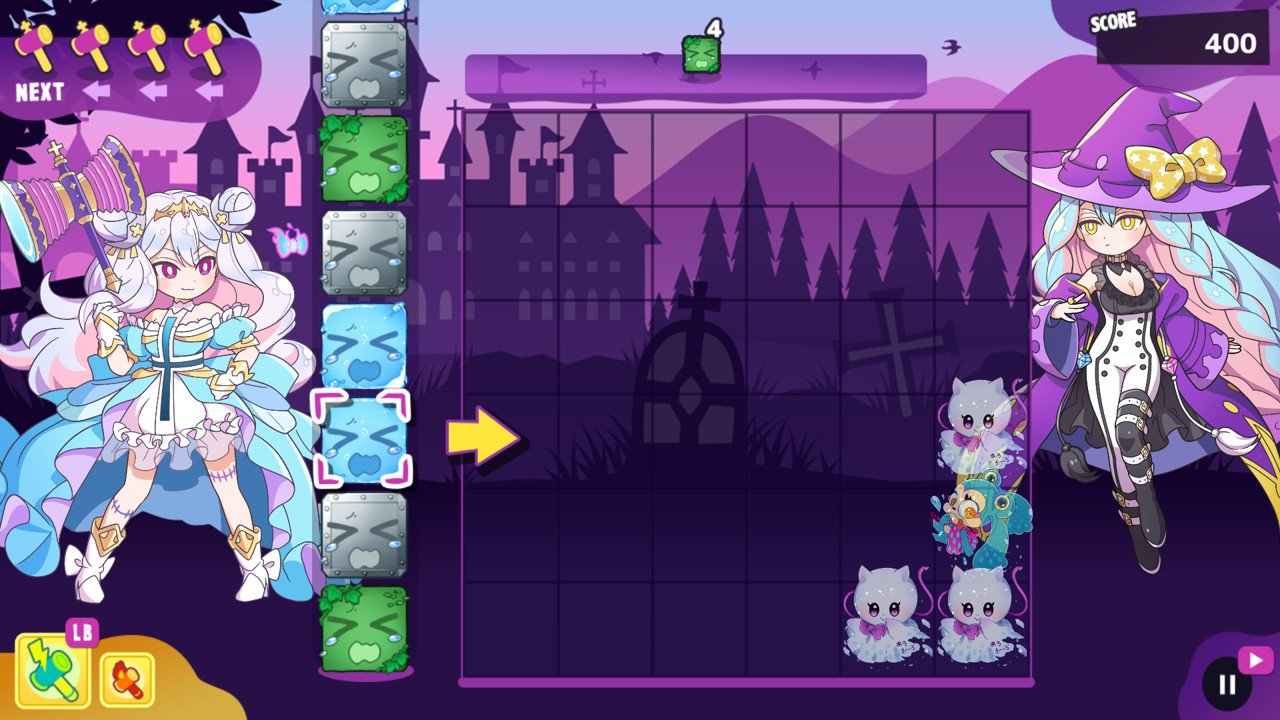
Task: Click the yellow push arrow
Action: [482, 436]
